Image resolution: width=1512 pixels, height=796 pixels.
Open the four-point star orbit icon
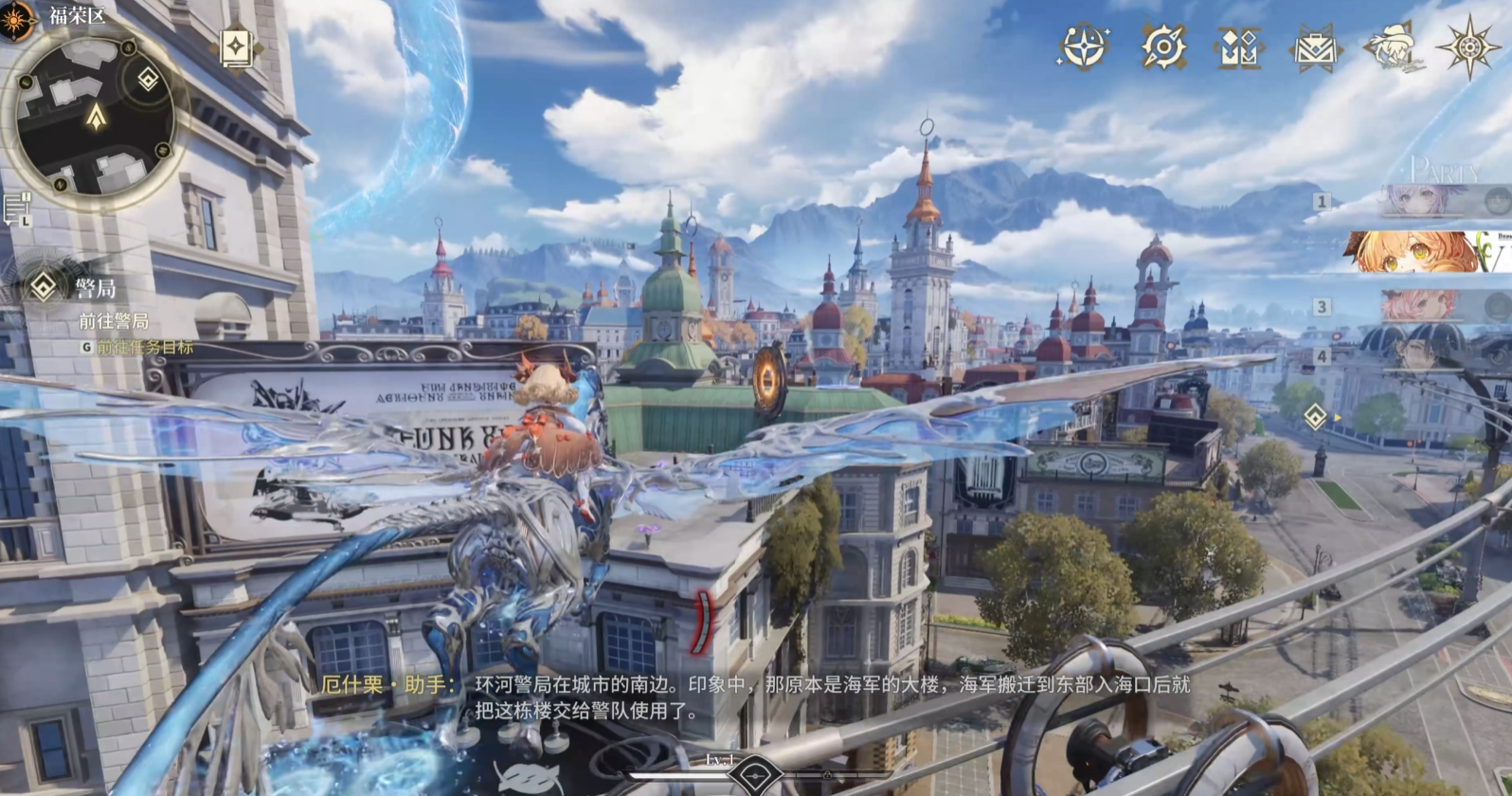[x=1084, y=45]
